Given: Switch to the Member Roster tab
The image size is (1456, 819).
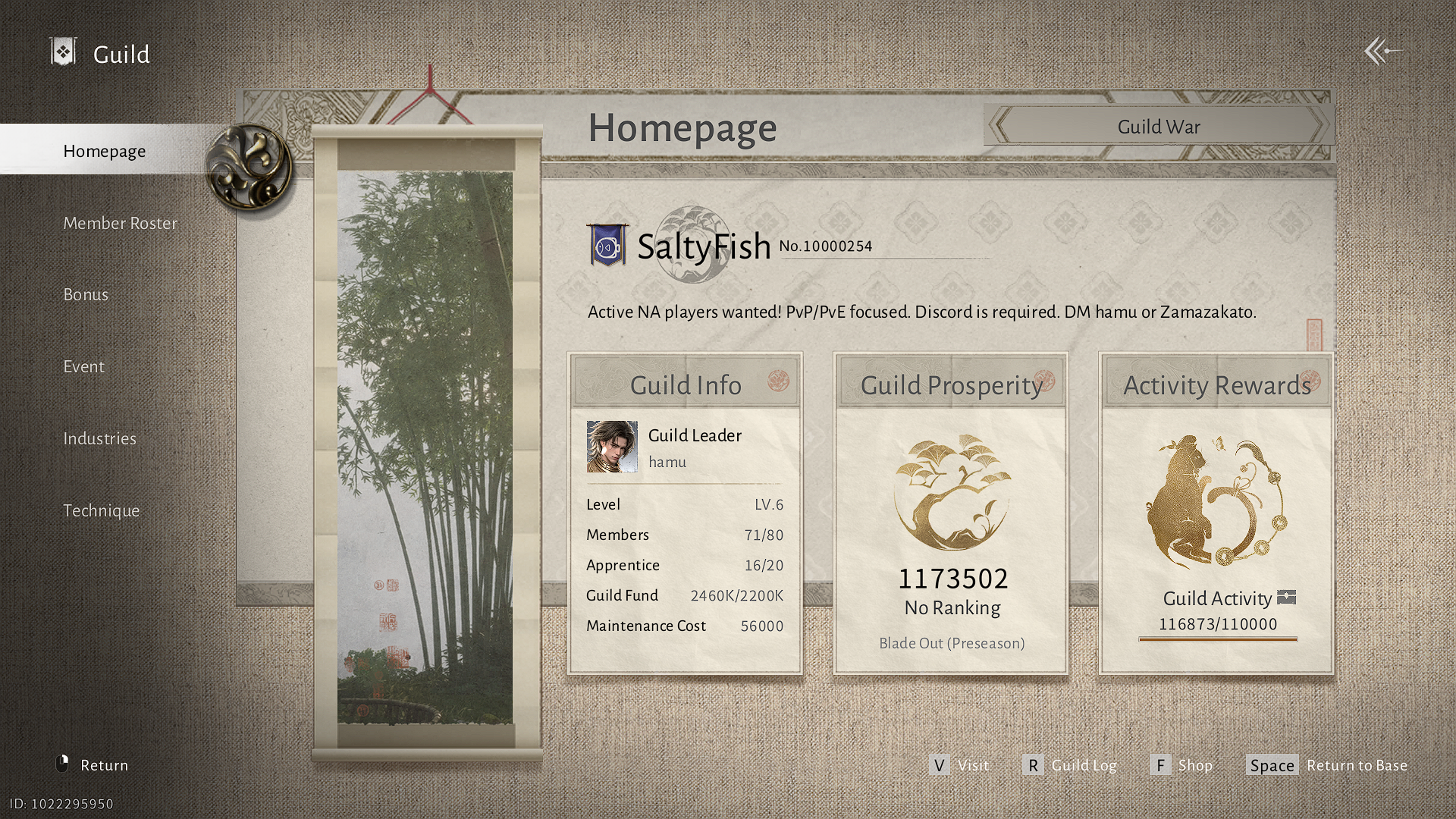Looking at the screenshot, I should 120,223.
